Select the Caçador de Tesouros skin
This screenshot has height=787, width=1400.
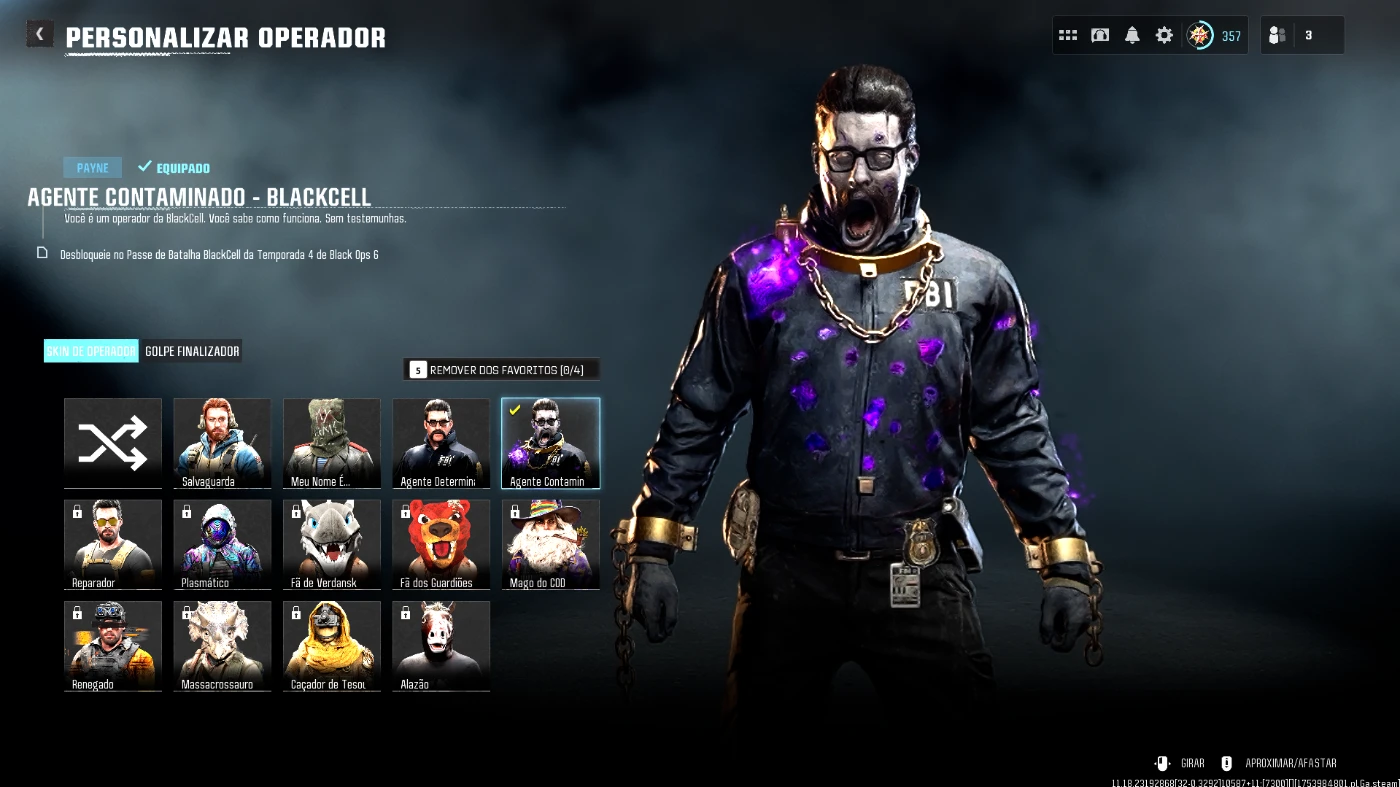coord(332,645)
